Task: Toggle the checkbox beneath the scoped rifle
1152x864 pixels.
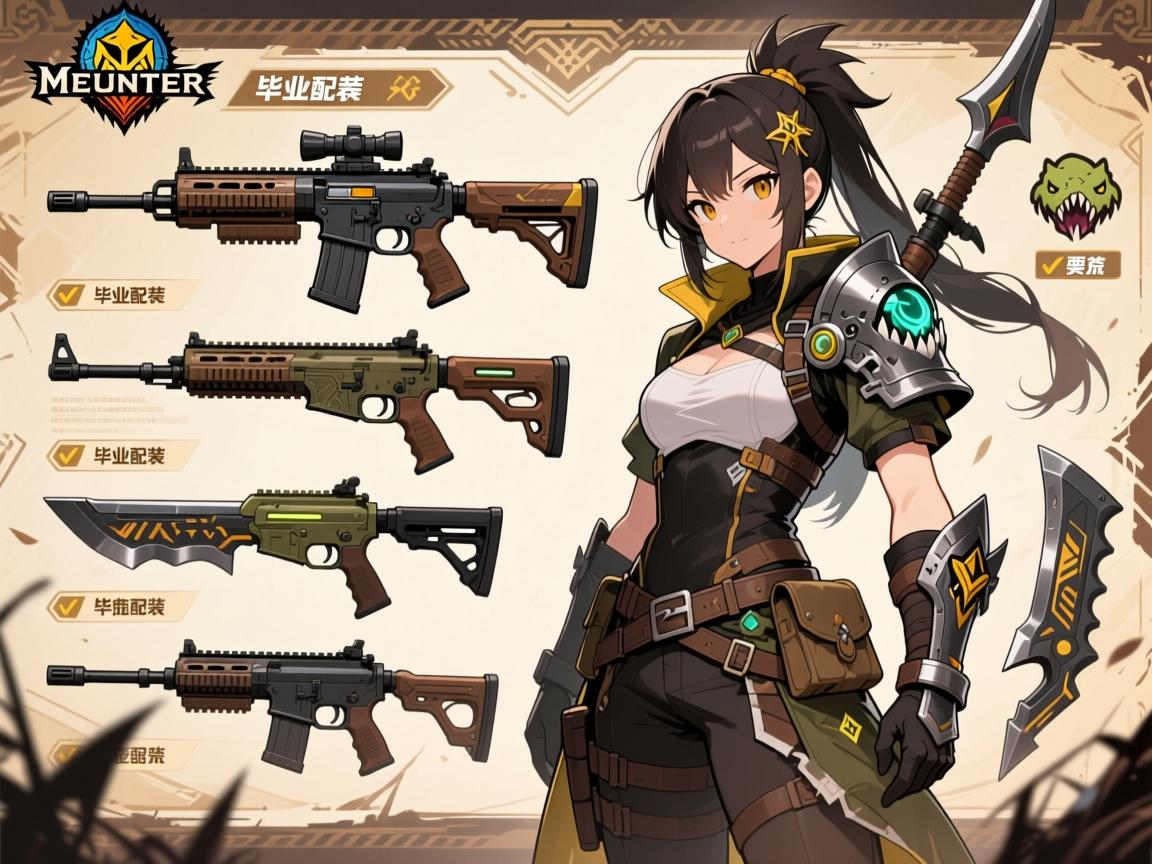Action: pos(69,295)
